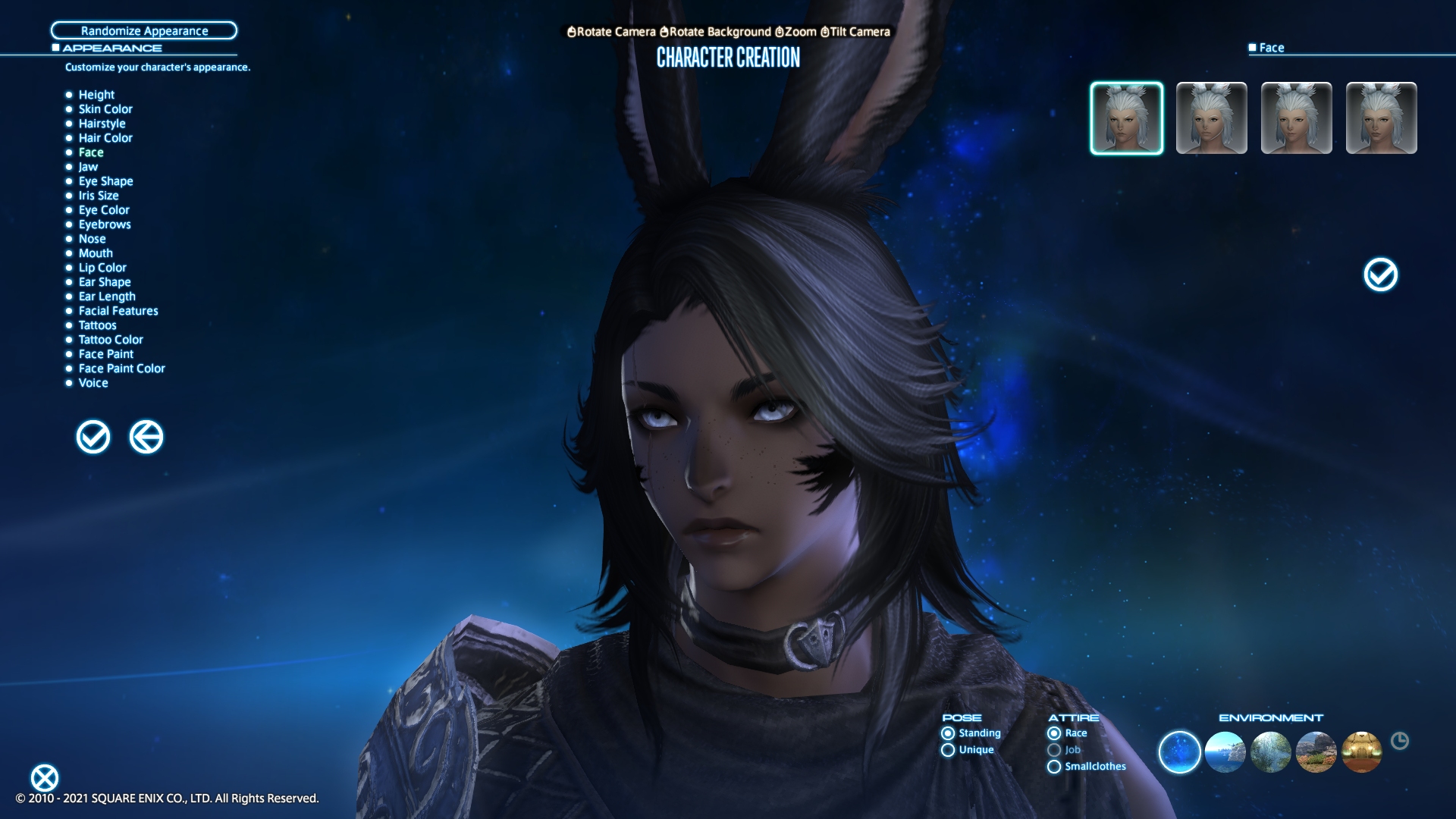Choose the Tattoos option
Screen dimensions: 1456x819
pos(97,325)
